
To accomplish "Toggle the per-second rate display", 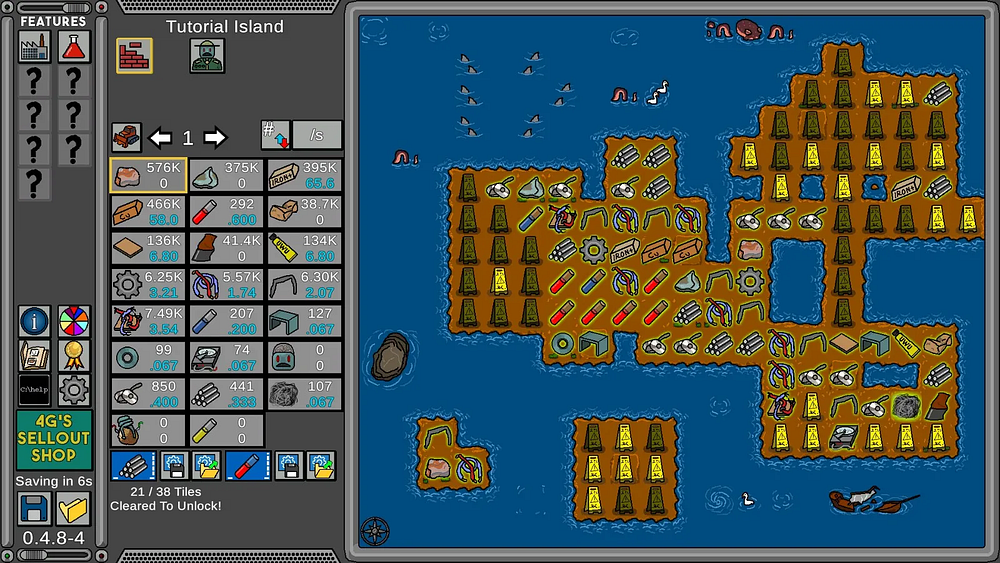I will pyautogui.click(x=317, y=135).
